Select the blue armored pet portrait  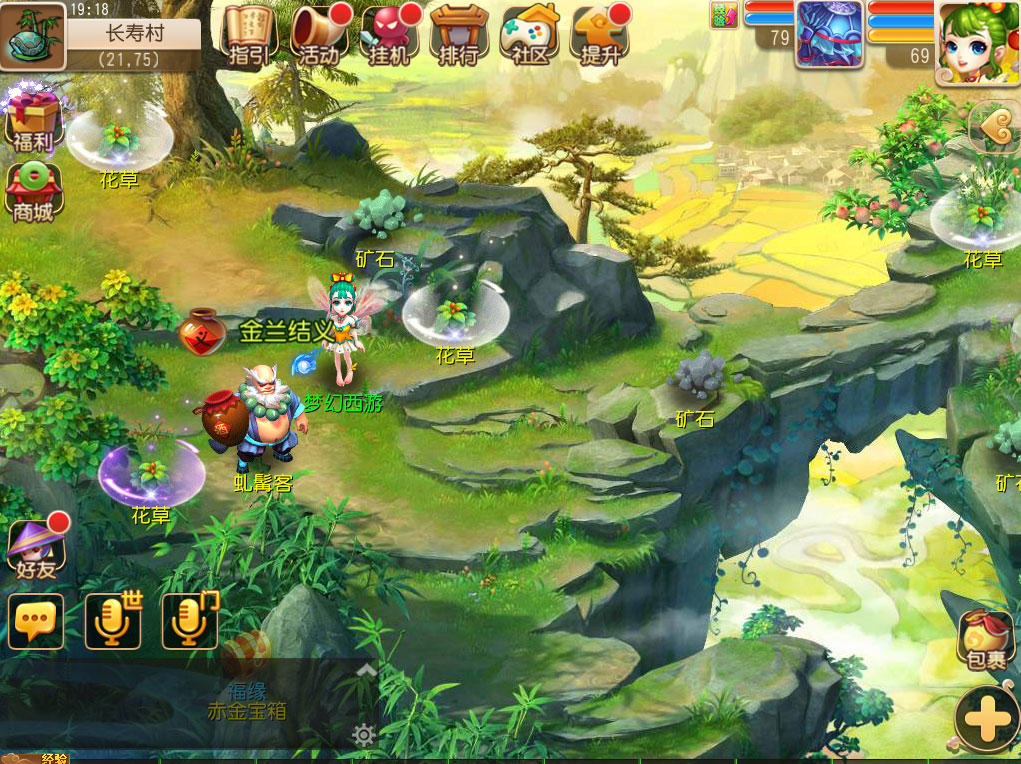[829, 33]
